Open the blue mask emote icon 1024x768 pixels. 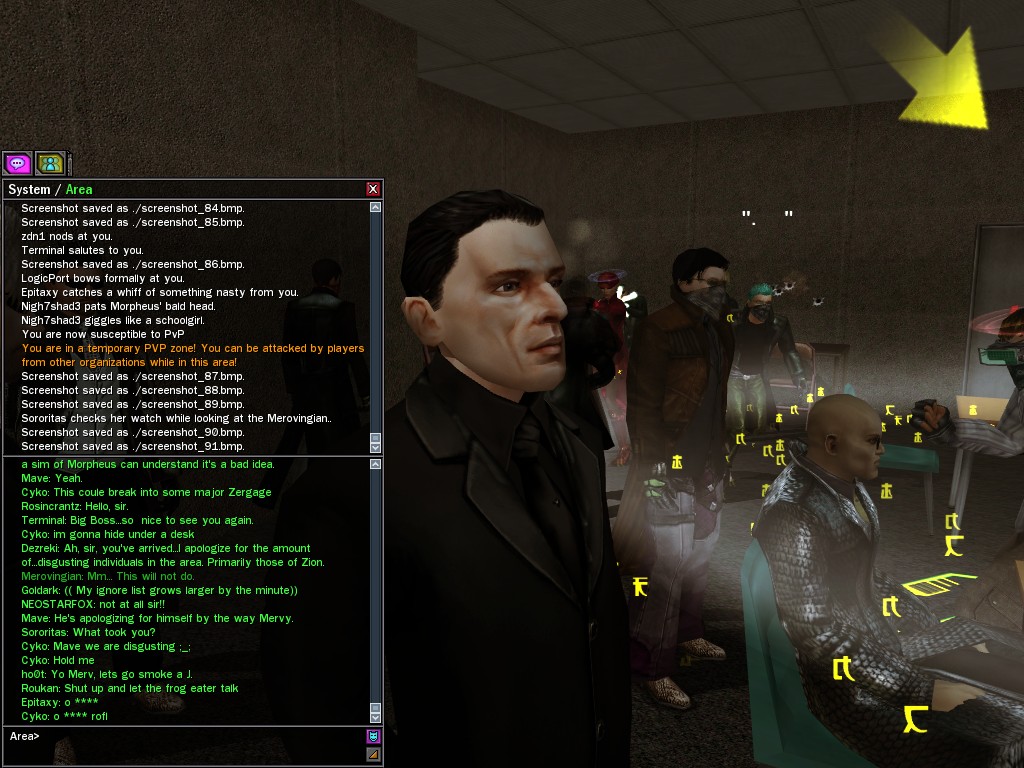pos(373,737)
